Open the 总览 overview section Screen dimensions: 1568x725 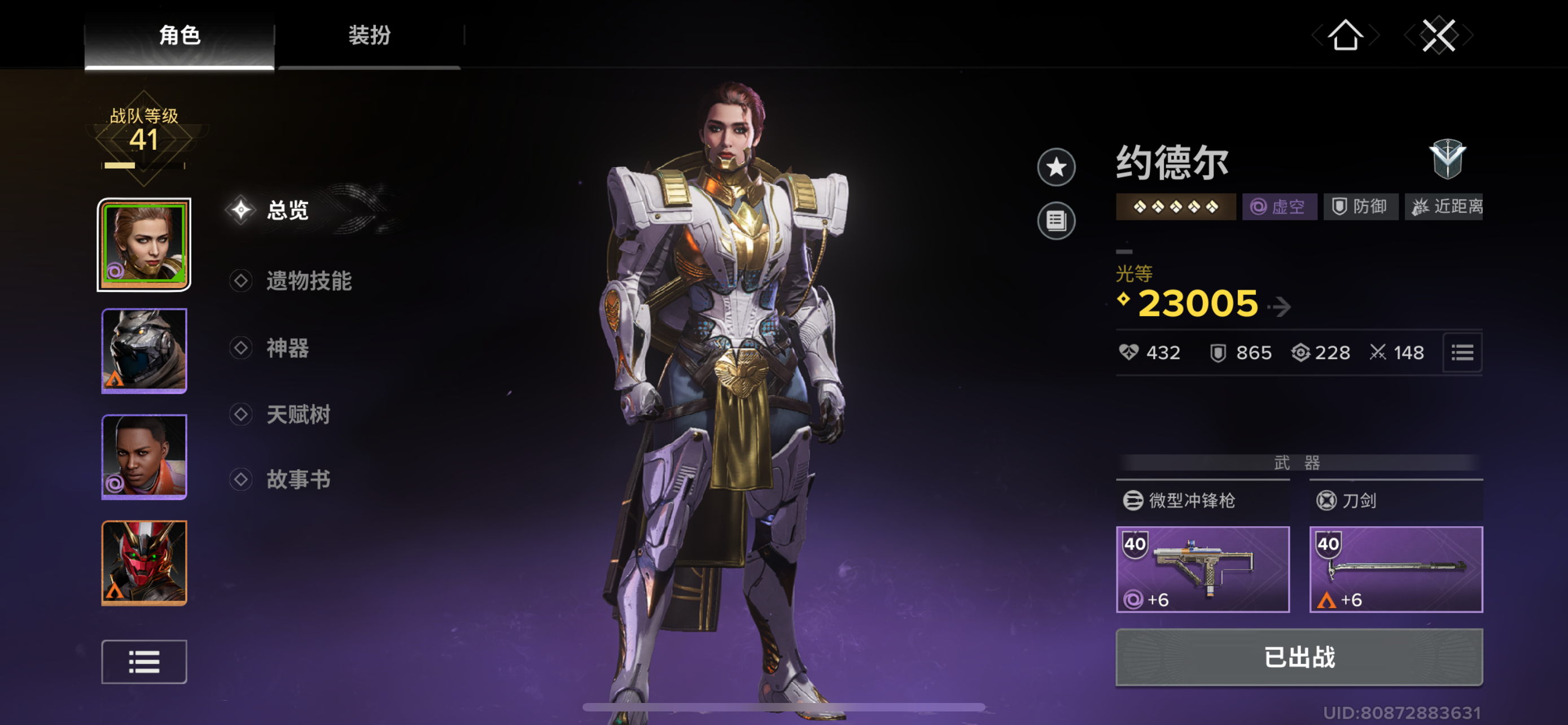287,211
